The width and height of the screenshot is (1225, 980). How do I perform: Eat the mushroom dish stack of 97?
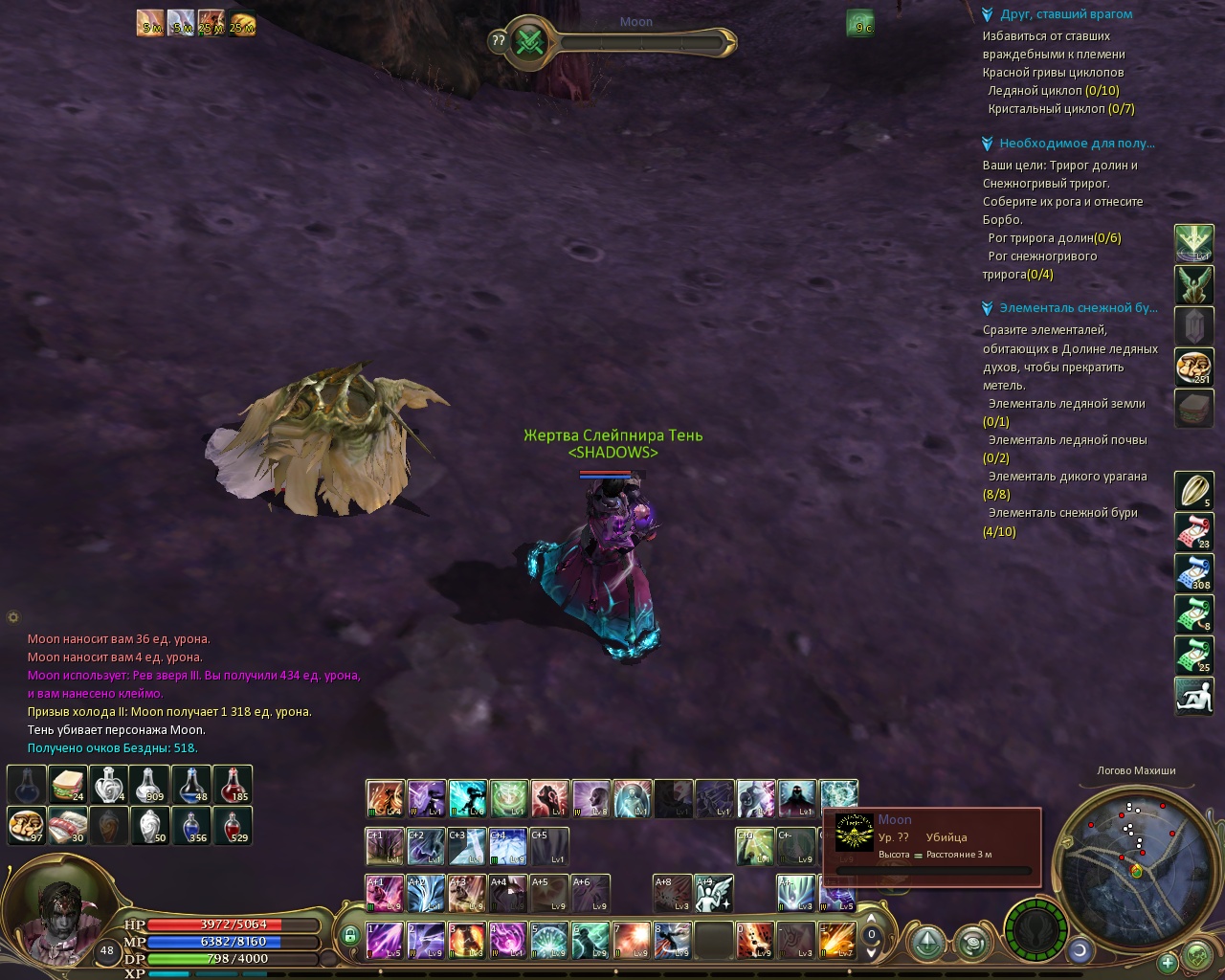coord(27,826)
